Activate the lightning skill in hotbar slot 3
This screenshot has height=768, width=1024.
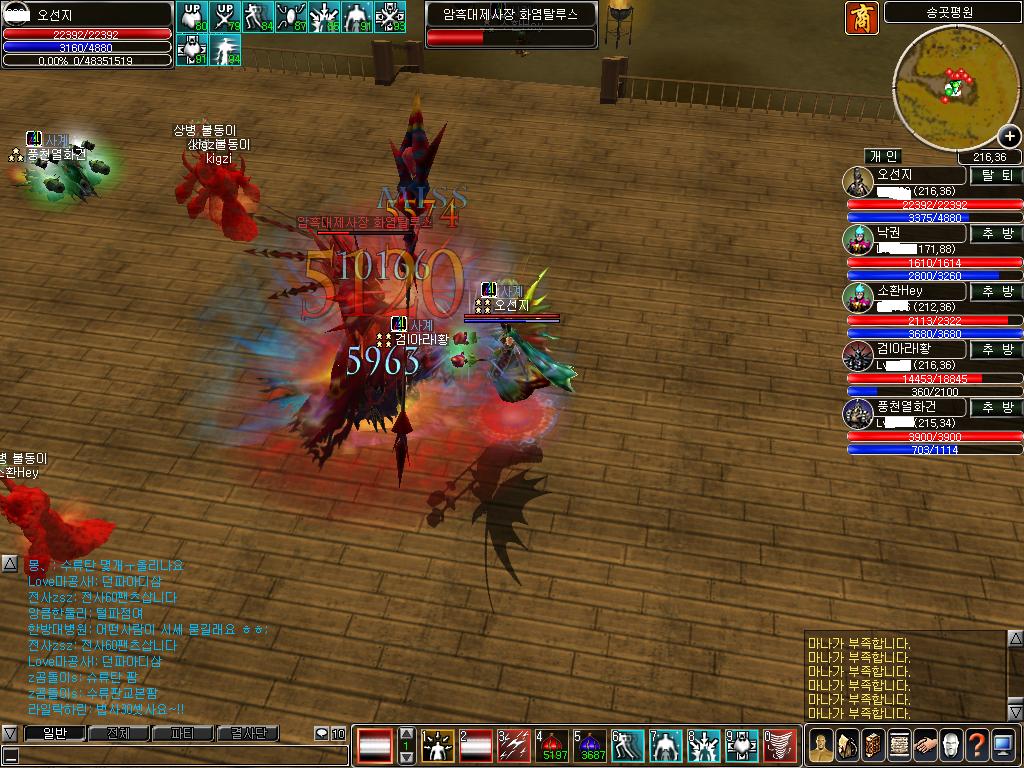pyautogui.click(x=514, y=745)
